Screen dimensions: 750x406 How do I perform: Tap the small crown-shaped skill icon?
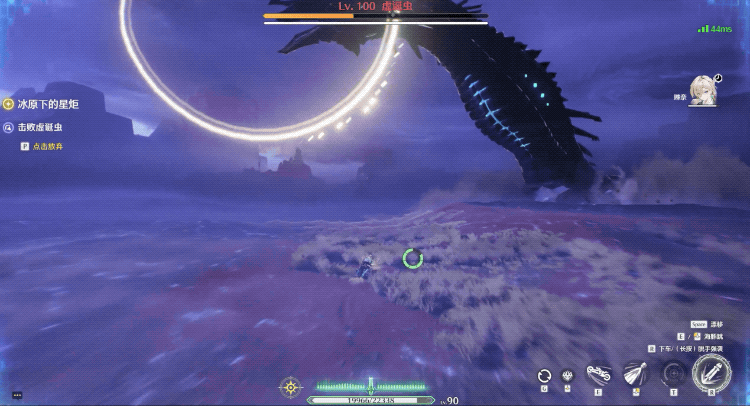point(567,376)
